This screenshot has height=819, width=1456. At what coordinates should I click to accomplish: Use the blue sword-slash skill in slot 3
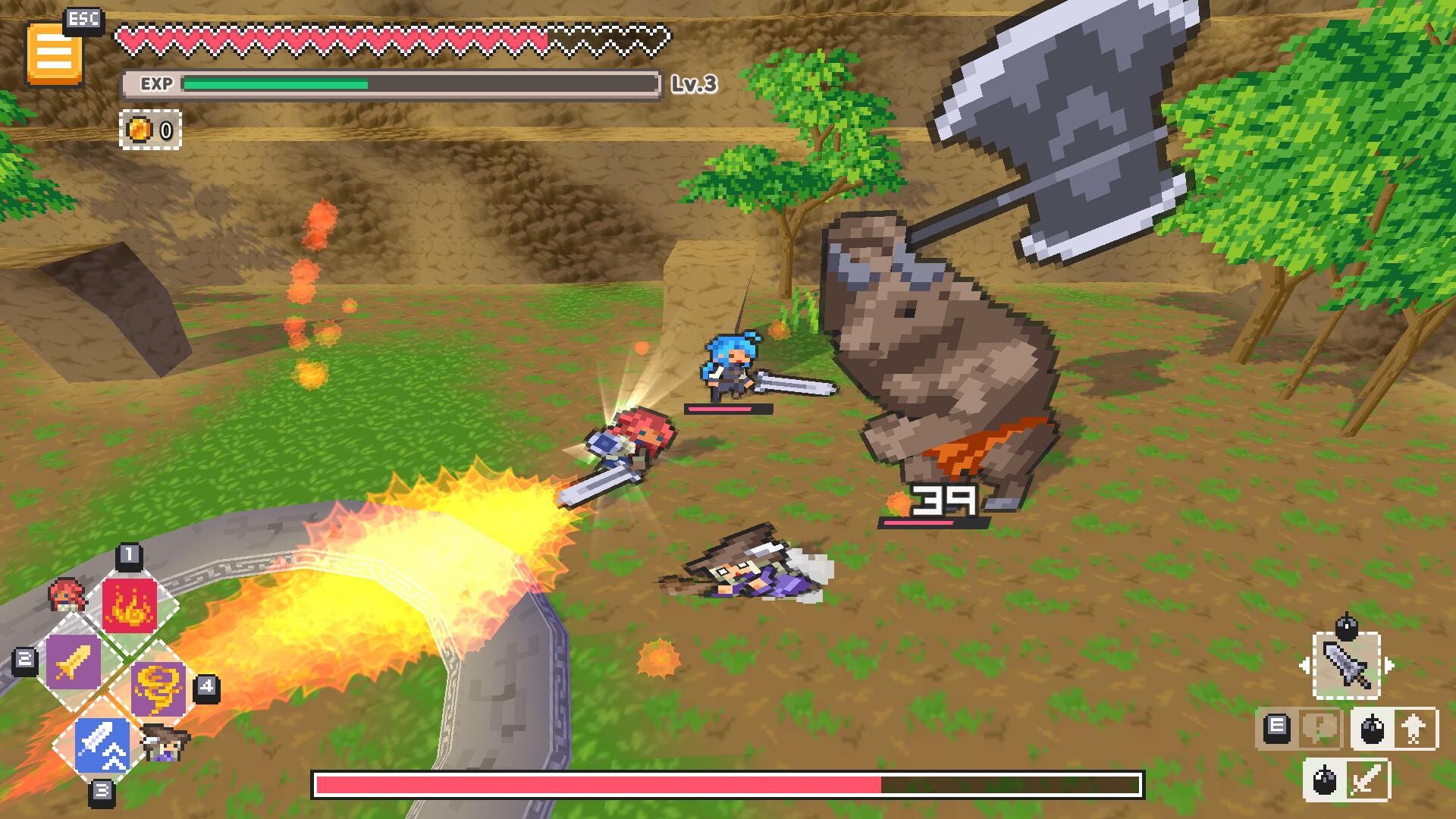104,745
